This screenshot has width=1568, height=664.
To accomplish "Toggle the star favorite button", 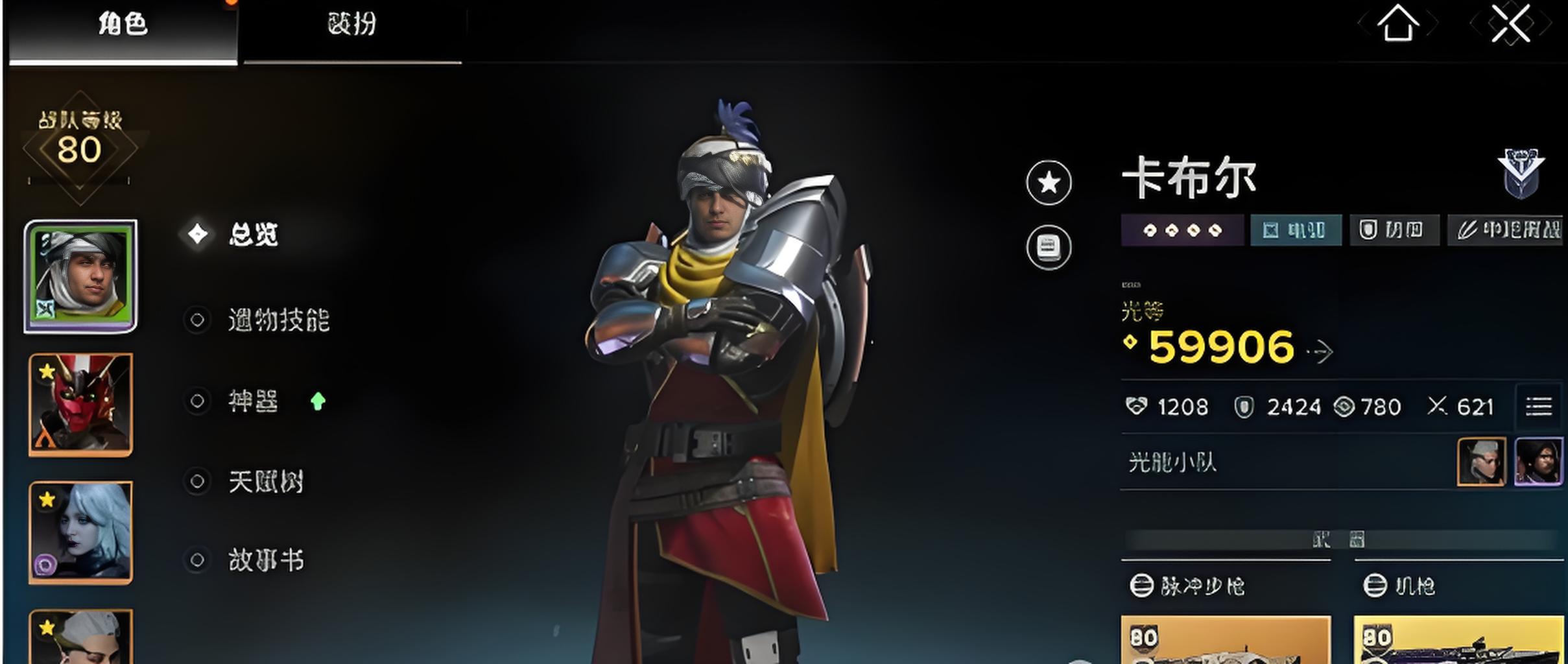I will pos(1049,183).
